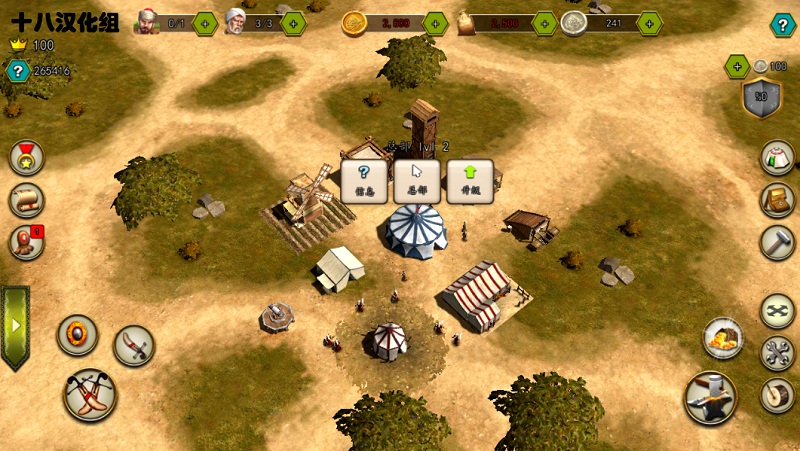Open the sailing ship icon

(x=26, y=199)
